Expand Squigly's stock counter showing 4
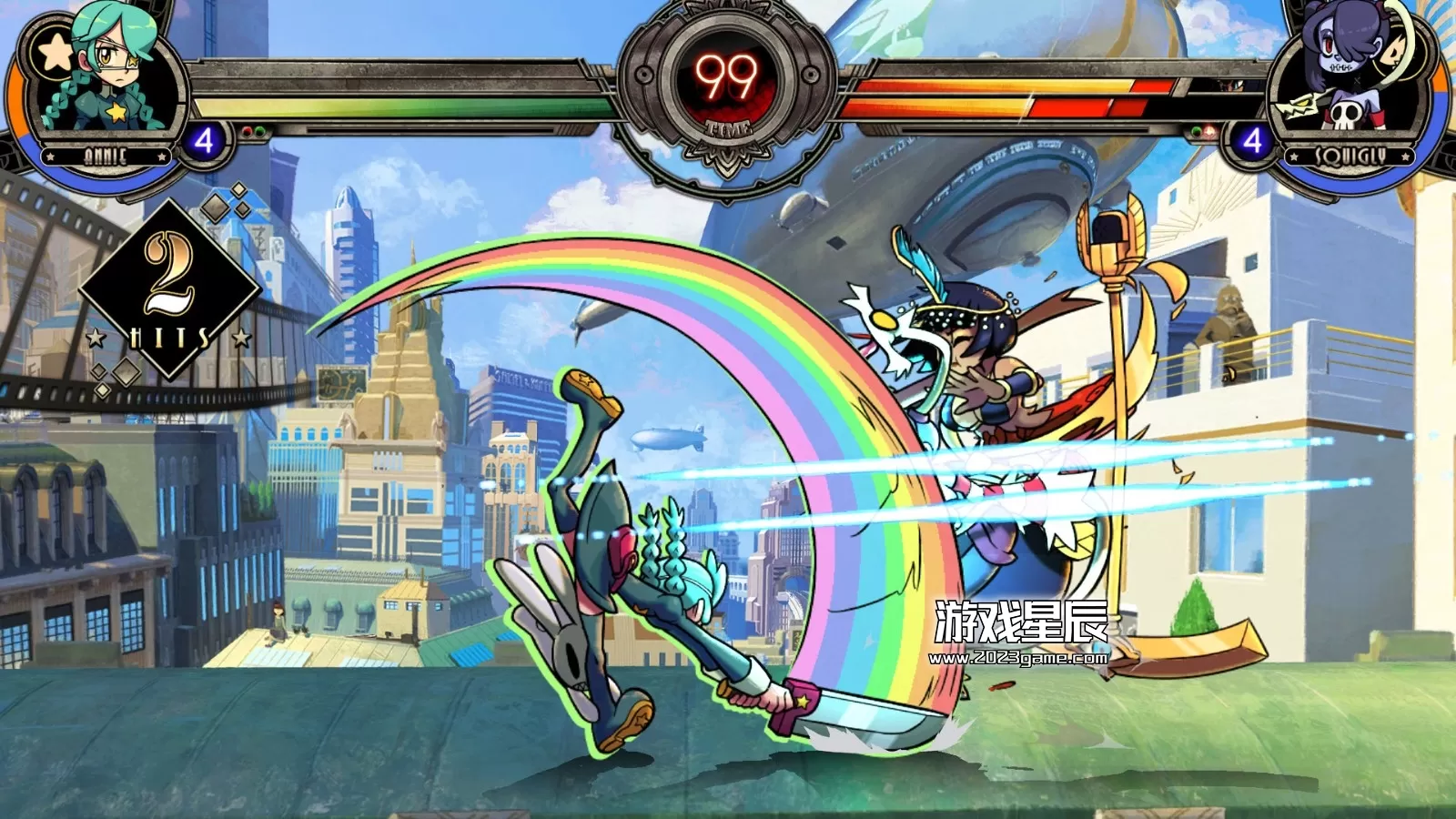The height and width of the screenshot is (819, 1456). coord(1253,139)
